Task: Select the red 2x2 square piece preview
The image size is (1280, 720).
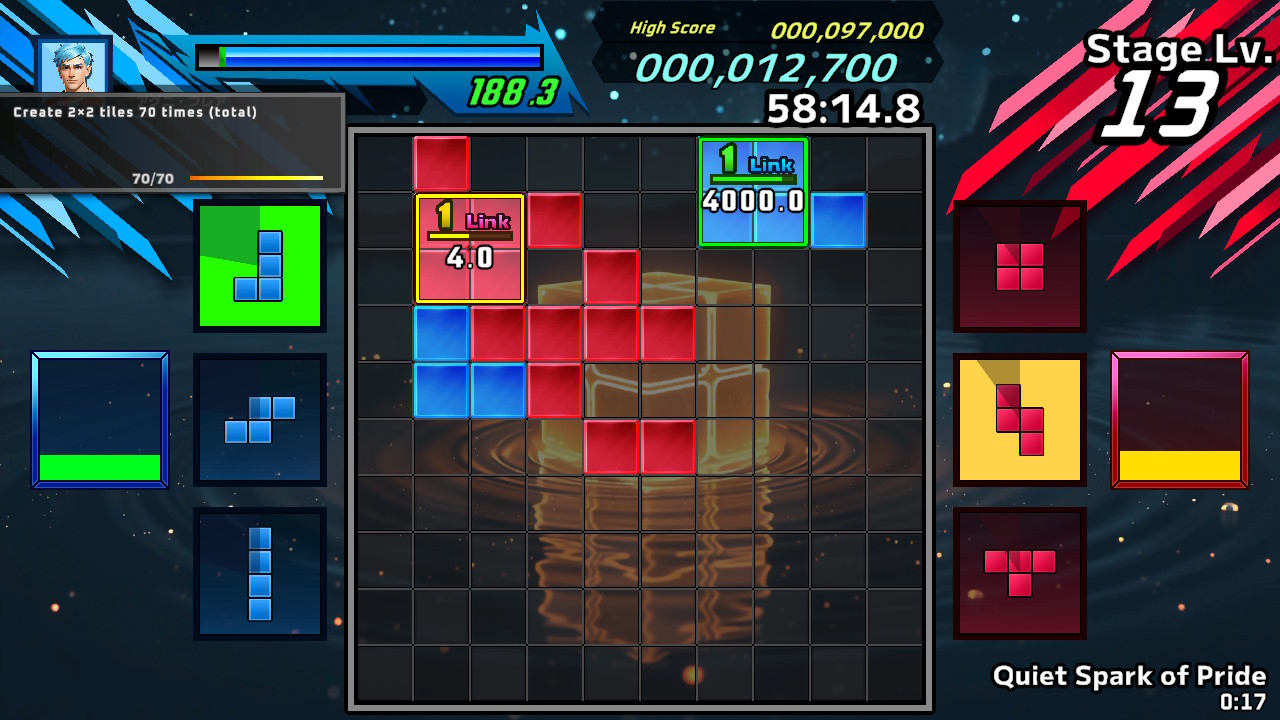Action: [x=1019, y=265]
